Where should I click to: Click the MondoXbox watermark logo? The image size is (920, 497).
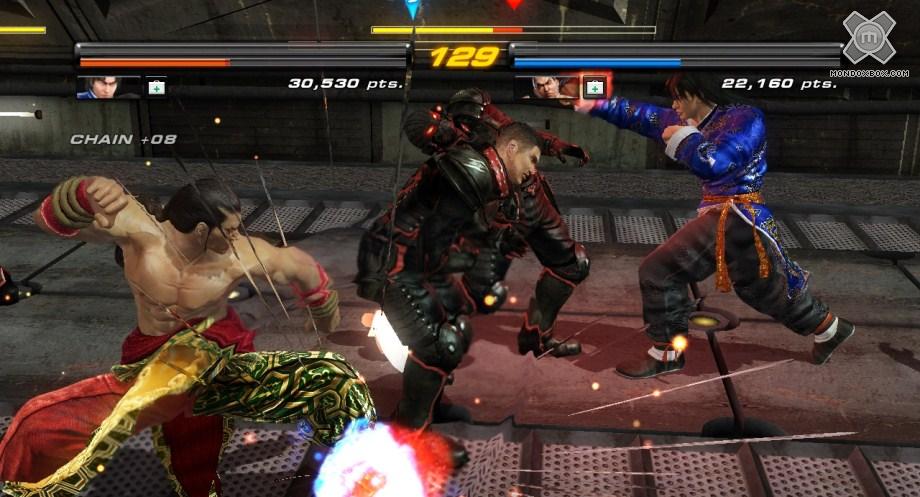[868, 39]
